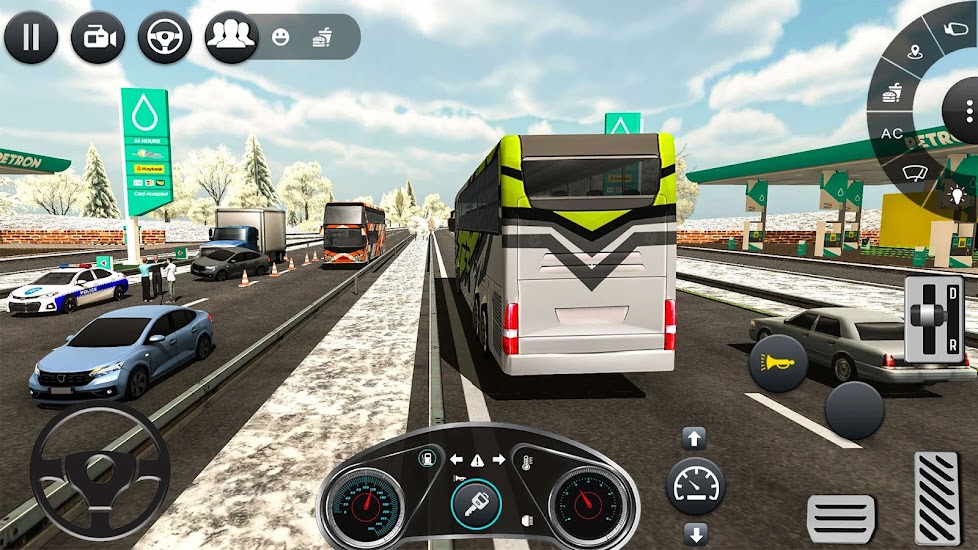Tap the cruise speed up arrow
Image resolution: width=978 pixels, height=550 pixels.
tap(694, 438)
